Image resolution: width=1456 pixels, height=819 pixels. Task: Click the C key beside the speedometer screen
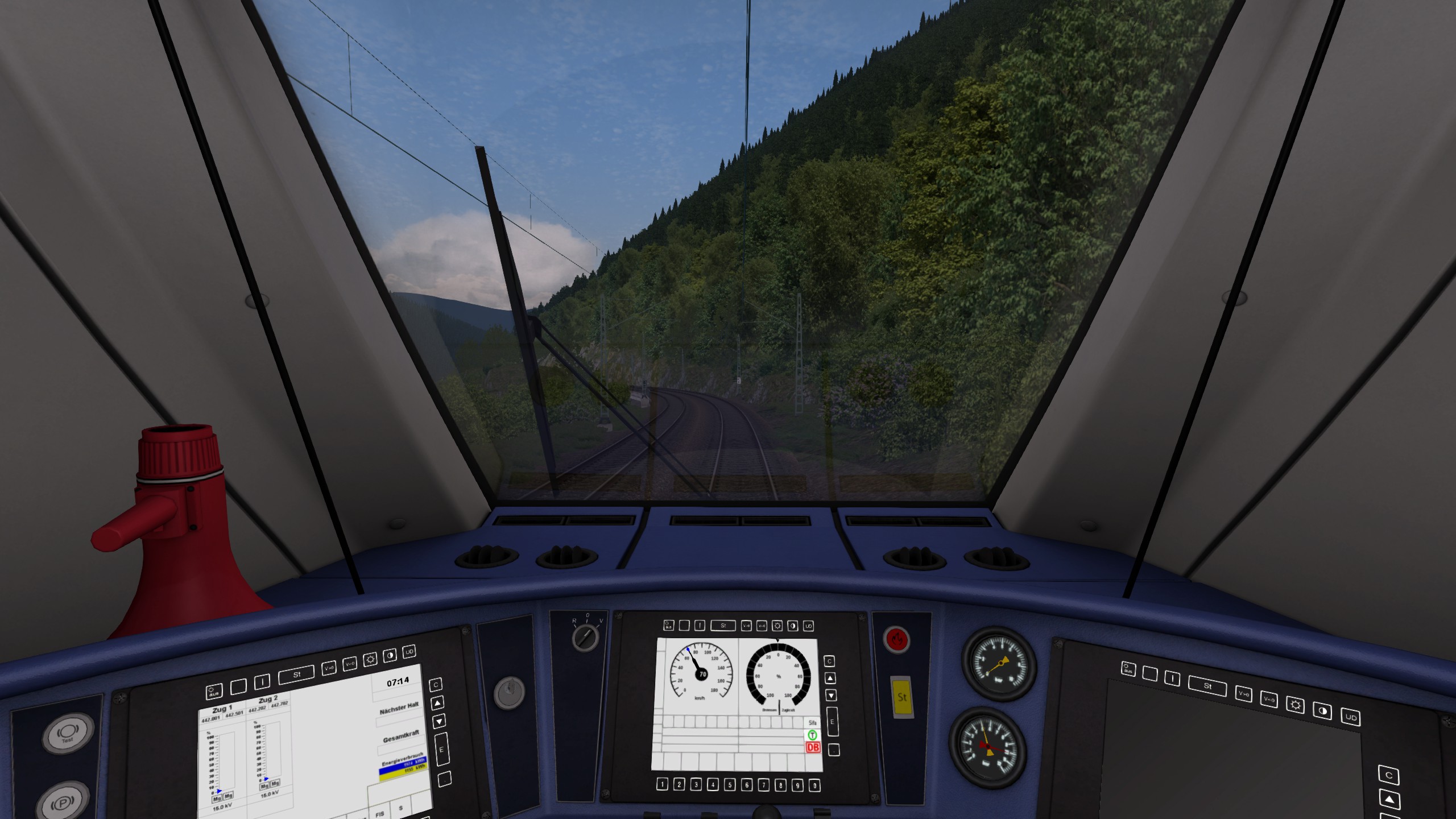829,661
